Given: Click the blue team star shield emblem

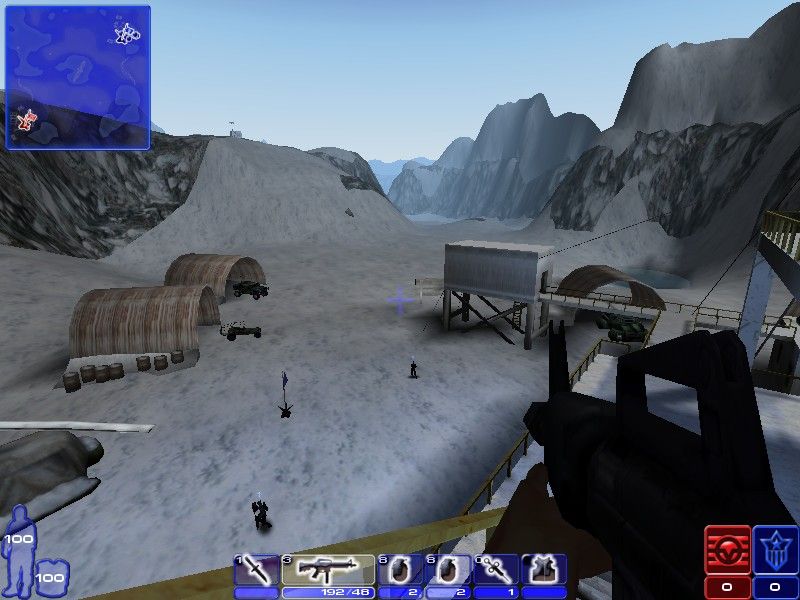Looking at the screenshot, I should [776, 551].
